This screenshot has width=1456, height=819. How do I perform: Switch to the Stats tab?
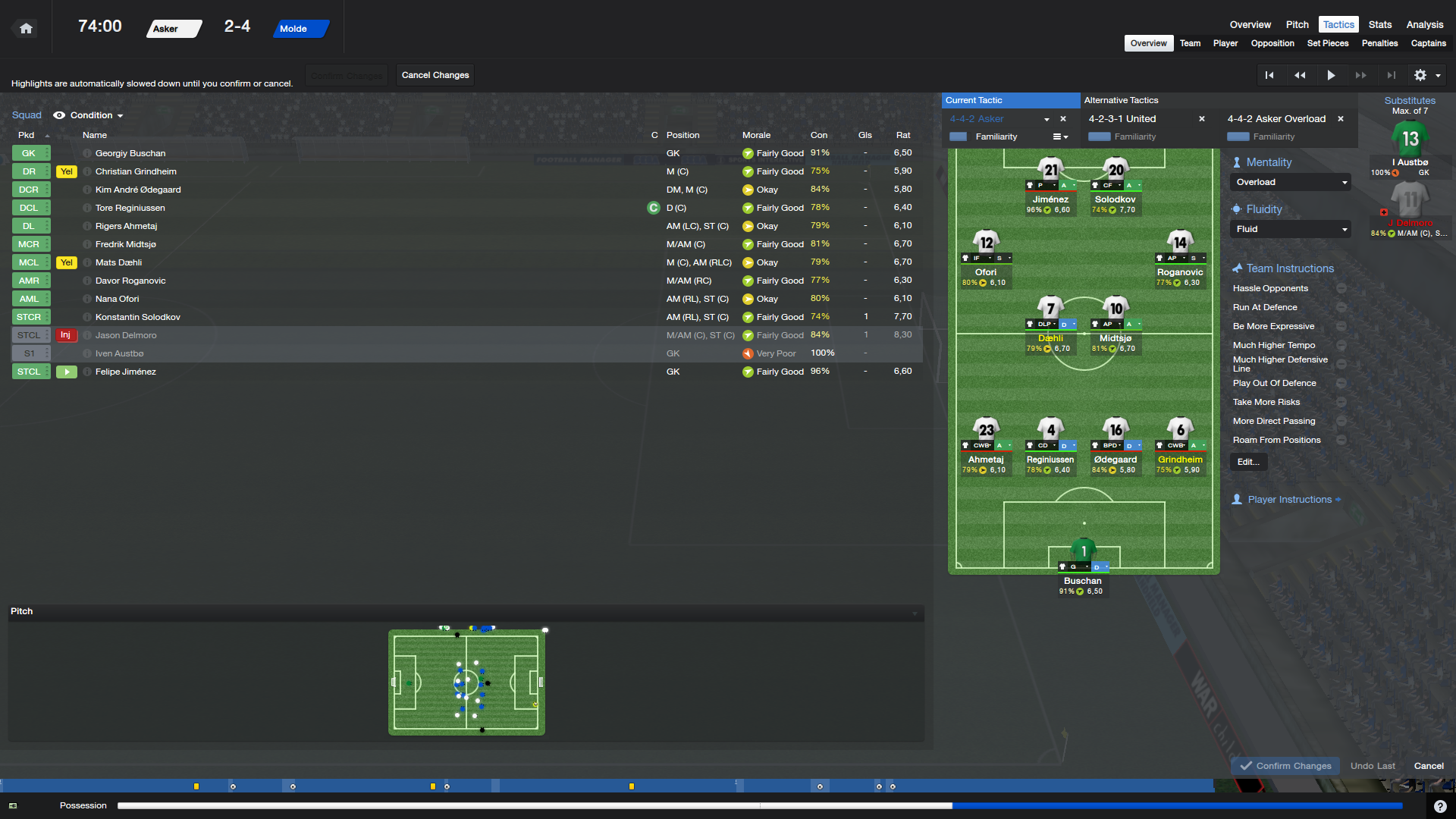tap(1379, 24)
